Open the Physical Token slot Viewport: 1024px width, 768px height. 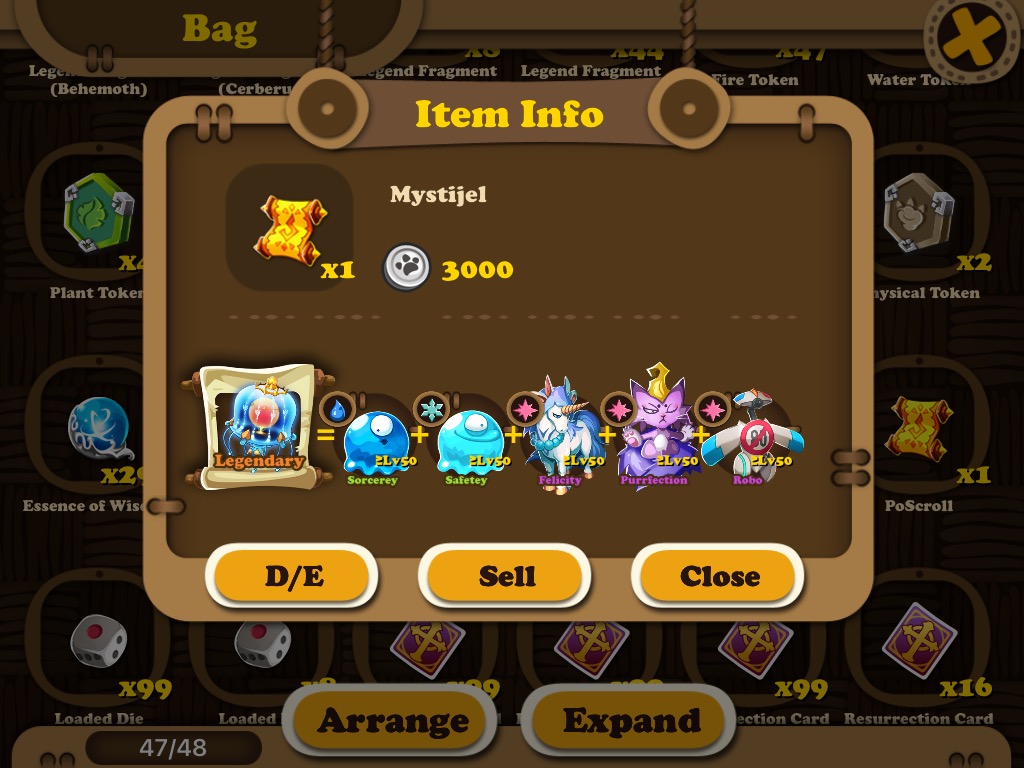(x=919, y=213)
